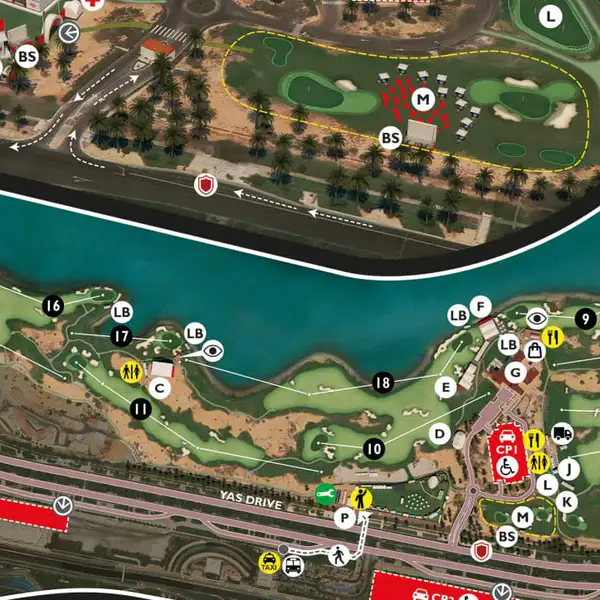600x600 pixels.
Task: Select the location marker labeled F
Action: pyautogui.click(x=481, y=305)
